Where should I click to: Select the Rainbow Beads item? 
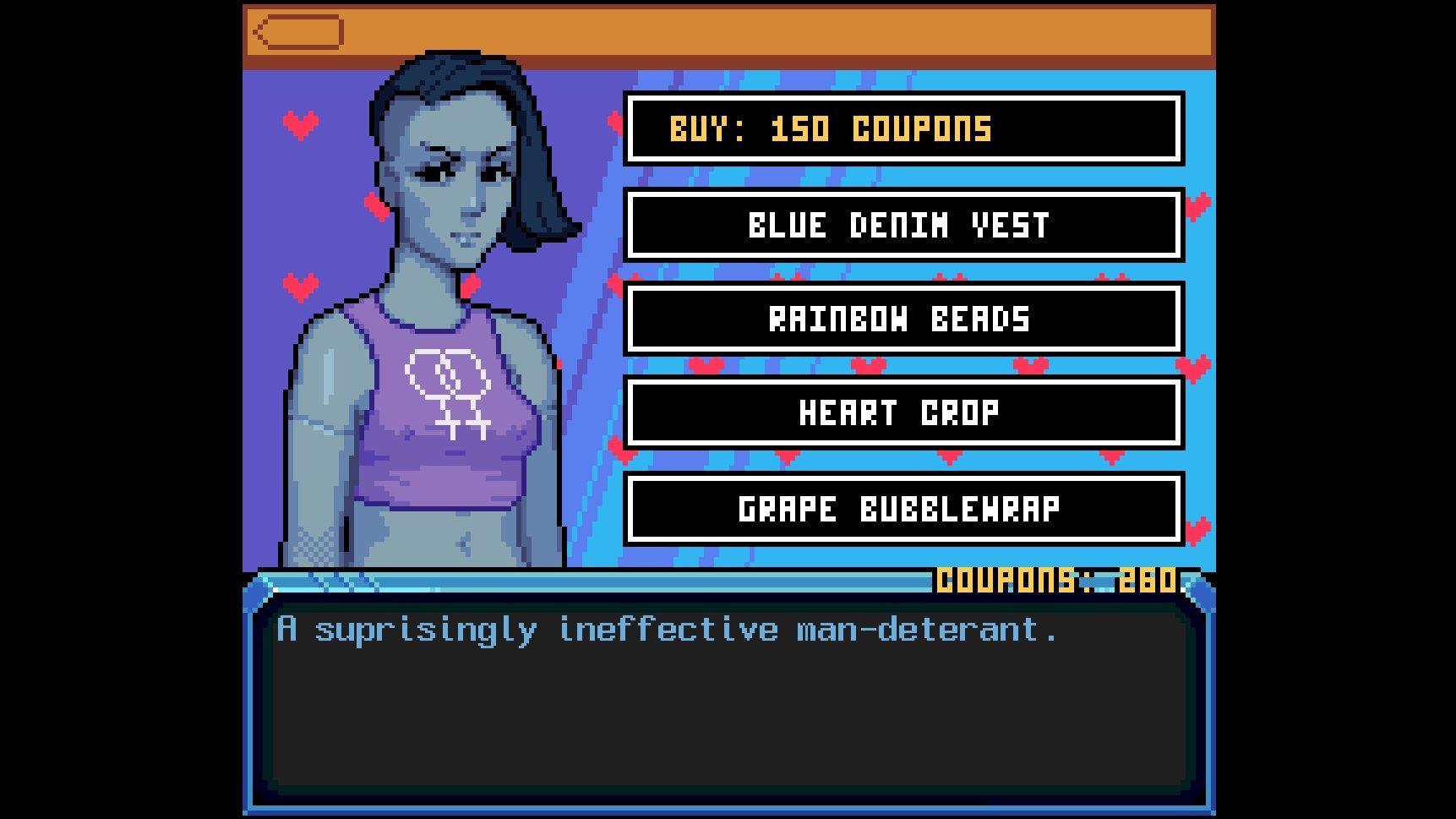[901, 319]
